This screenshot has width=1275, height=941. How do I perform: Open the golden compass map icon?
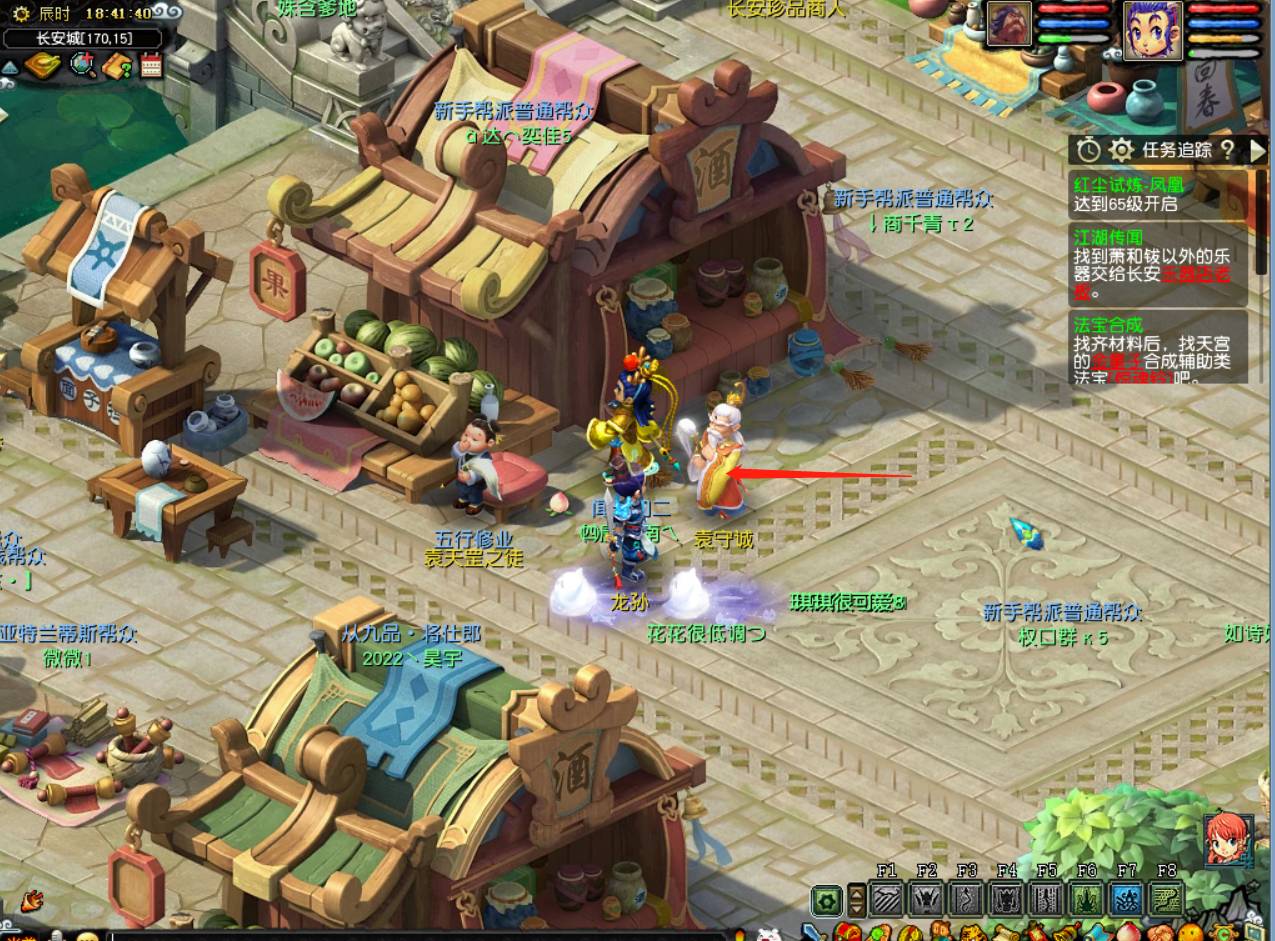click(43, 67)
